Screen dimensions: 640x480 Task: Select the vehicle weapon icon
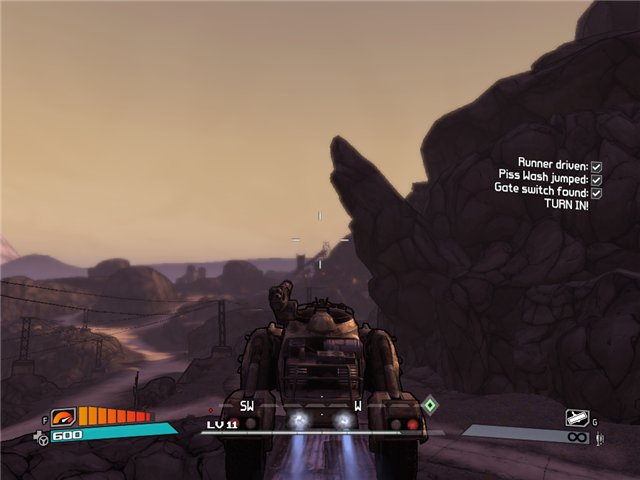(x=576, y=418)
